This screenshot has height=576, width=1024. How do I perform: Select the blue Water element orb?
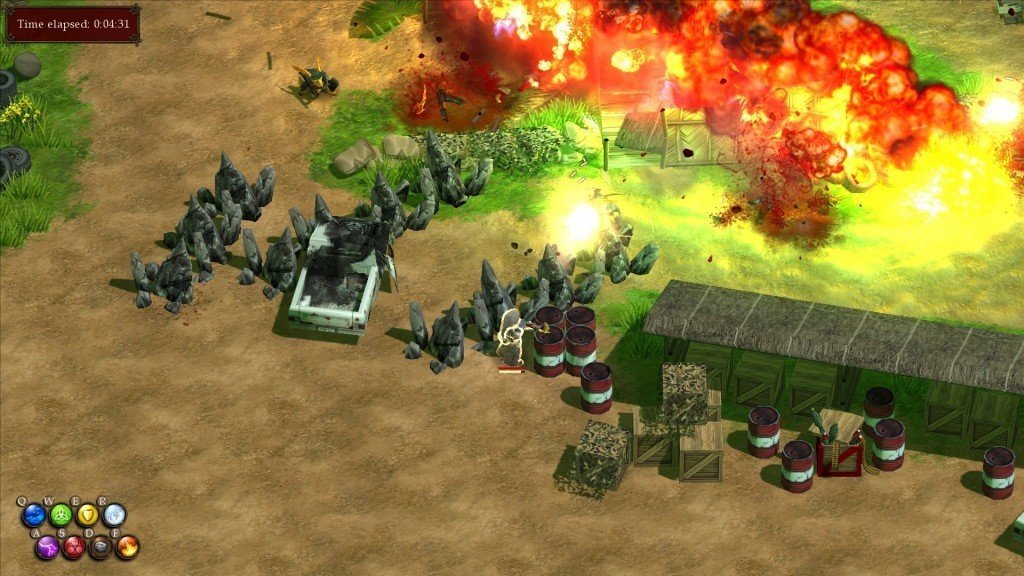coord(34,515)
